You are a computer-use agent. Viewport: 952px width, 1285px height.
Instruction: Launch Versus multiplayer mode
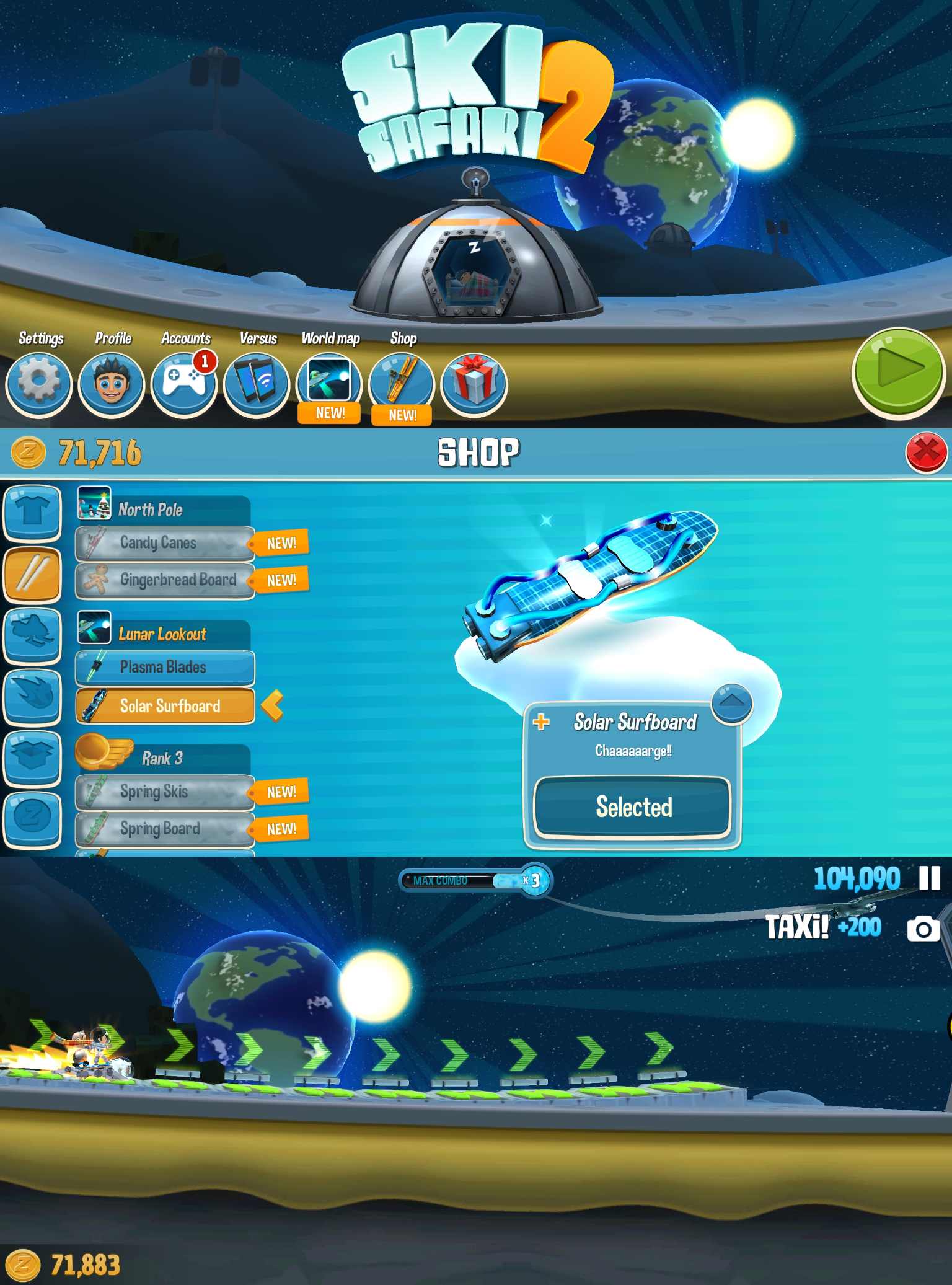coord(256,384)
